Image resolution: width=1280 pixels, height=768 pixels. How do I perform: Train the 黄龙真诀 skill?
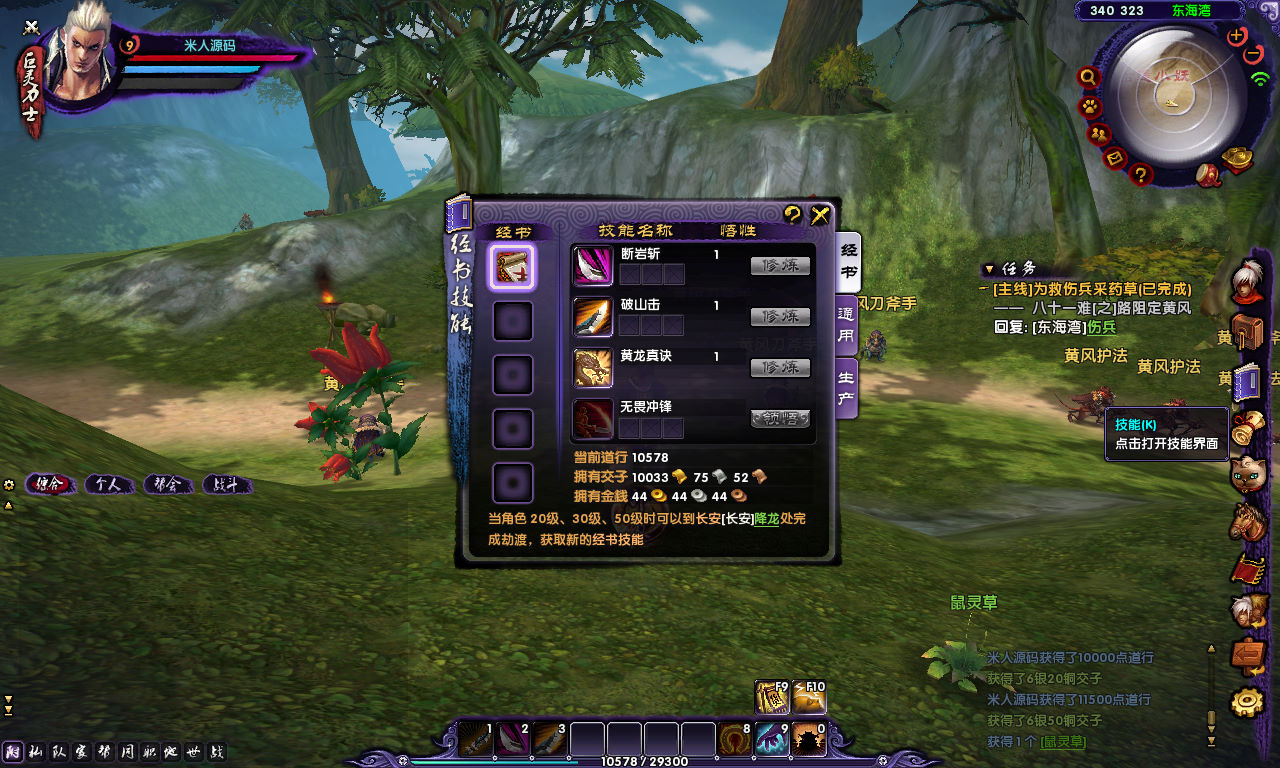(780, 368)
